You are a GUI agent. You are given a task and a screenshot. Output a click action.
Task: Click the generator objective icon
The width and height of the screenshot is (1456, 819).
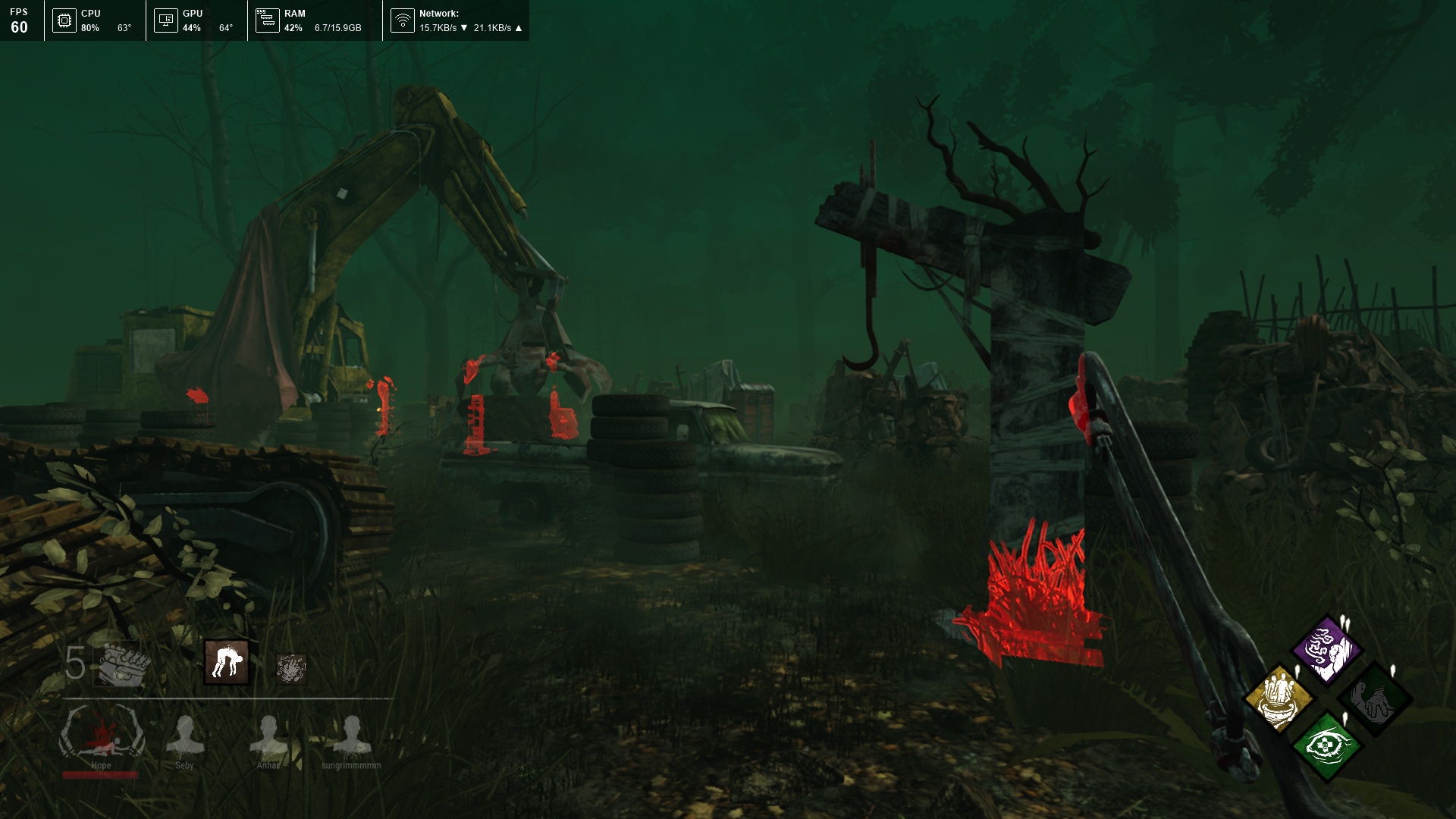124,664
